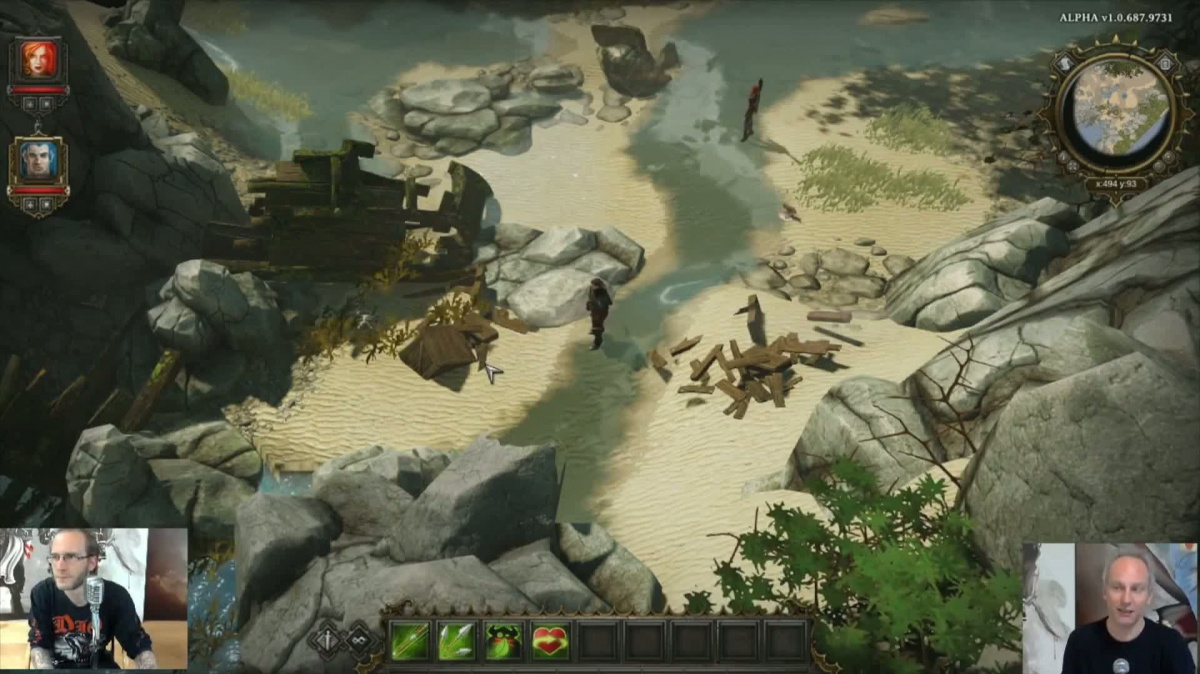Click the minimap's top-right diamond button
The width and height of the screenshot is (1200, 674).
[1163, 63]
